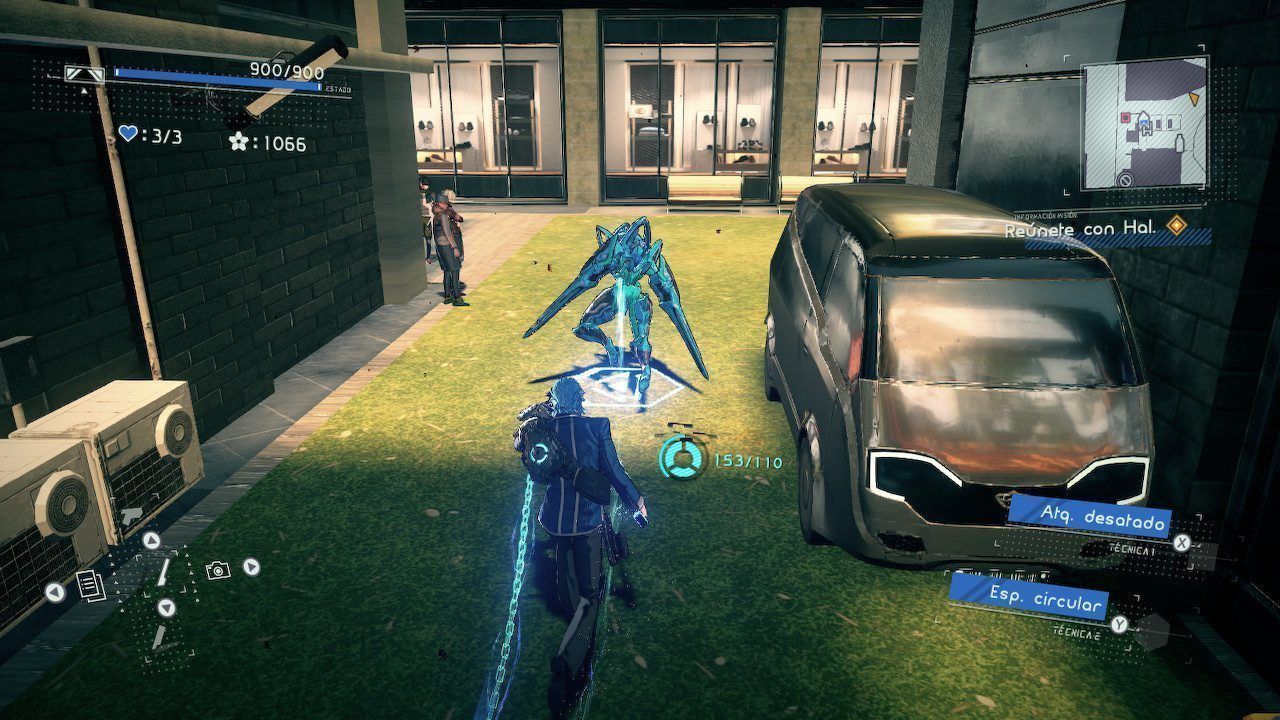
Task: Select the baton weapon in the quick menu
Action: point(163,571)
